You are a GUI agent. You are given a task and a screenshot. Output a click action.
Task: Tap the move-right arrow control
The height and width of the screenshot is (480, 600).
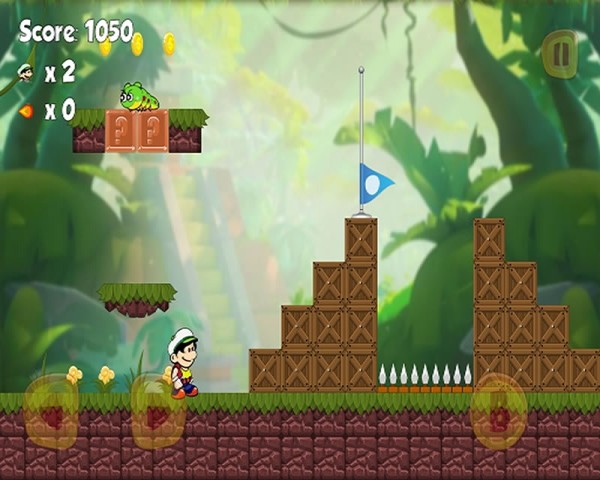coord(157,412)
